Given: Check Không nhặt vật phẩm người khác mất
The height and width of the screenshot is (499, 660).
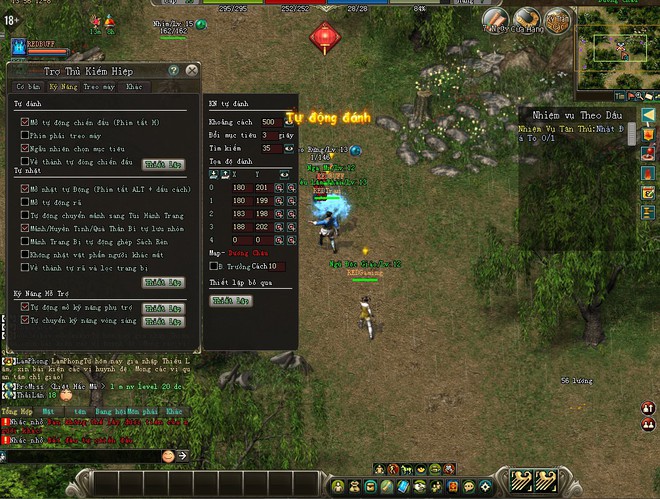Looking at the screenshot, I should click(24, 254).
